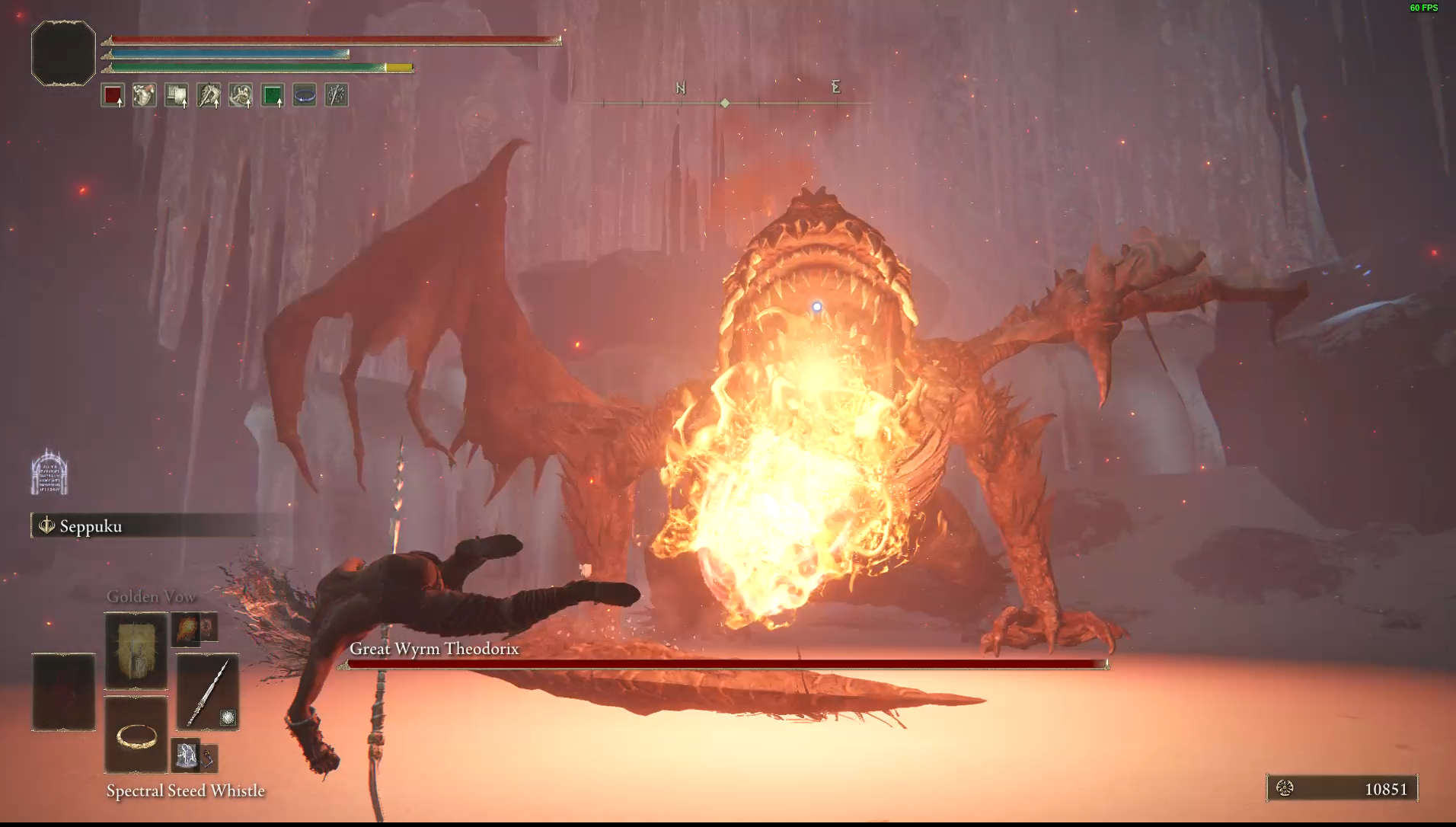Click the blue ring item in the quick bar
The image size is (1456, 827).
(304, 94)
